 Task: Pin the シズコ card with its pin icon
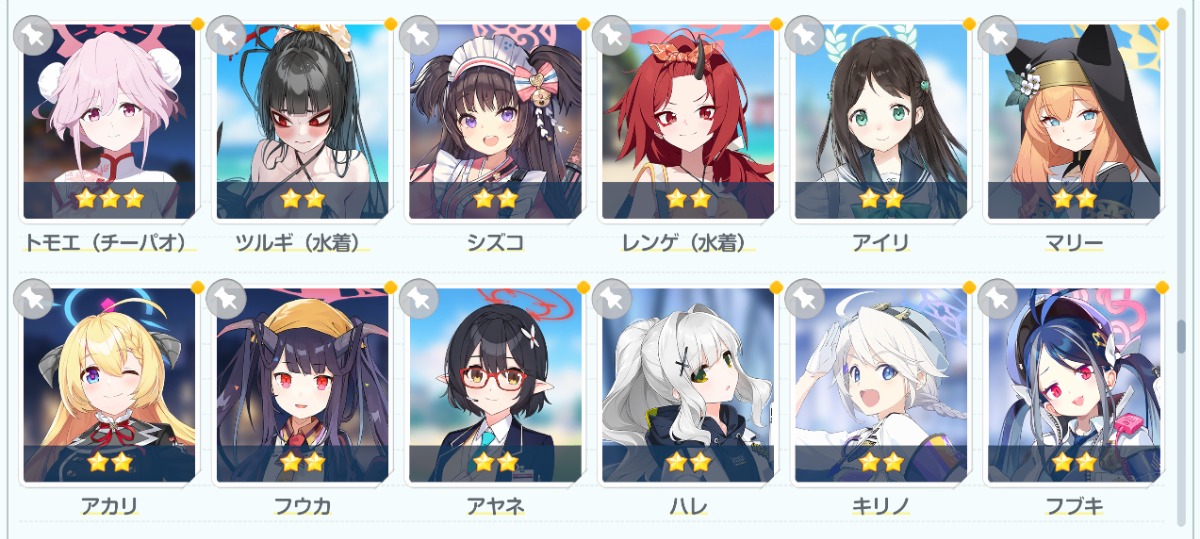[x=419, y=36]
